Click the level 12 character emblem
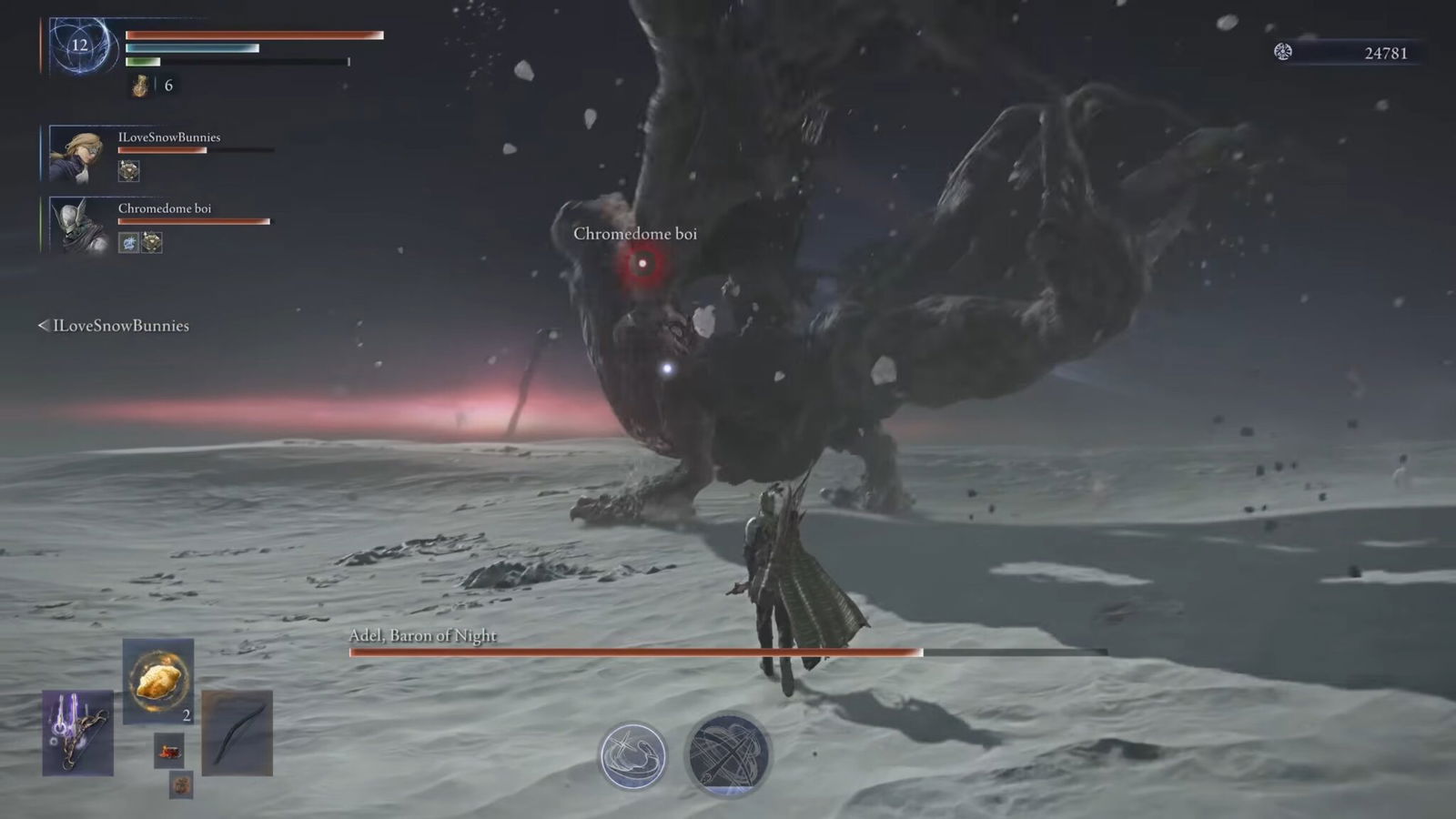The image size is (1456, 819). pyautogui.click(x=80, y=45)
